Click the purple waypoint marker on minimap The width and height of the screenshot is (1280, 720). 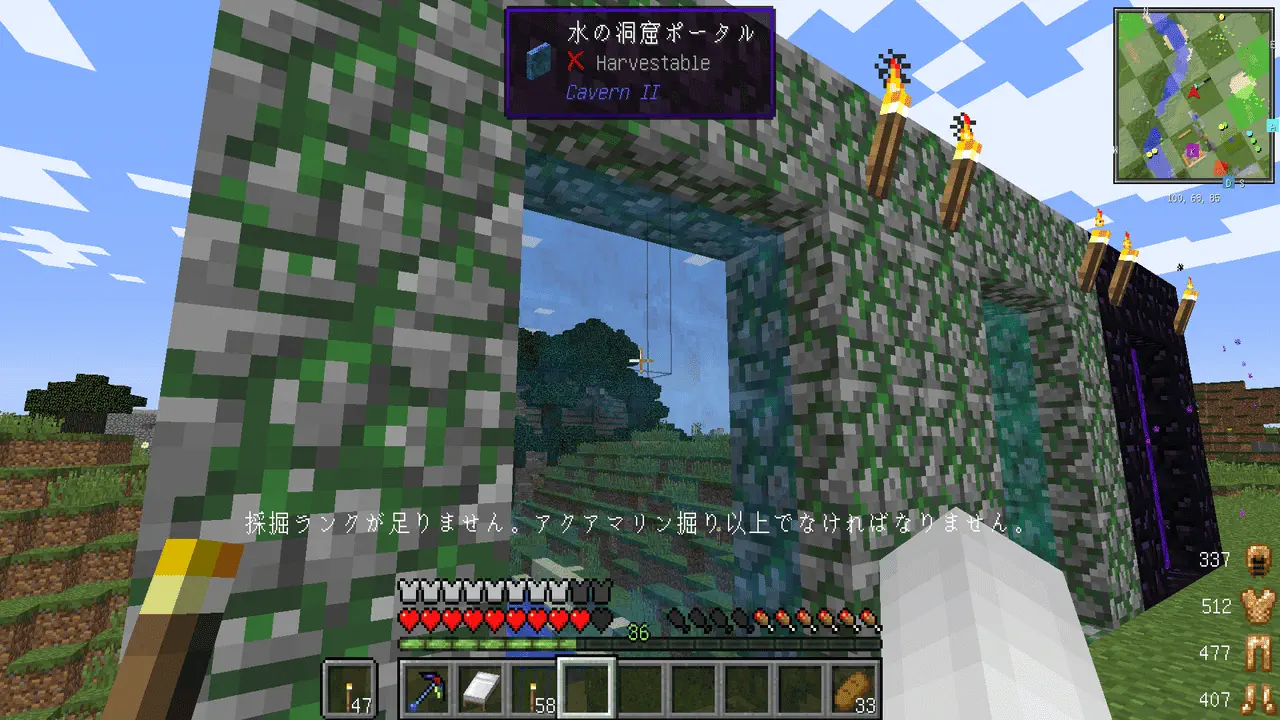click(x=1192, y=152)
